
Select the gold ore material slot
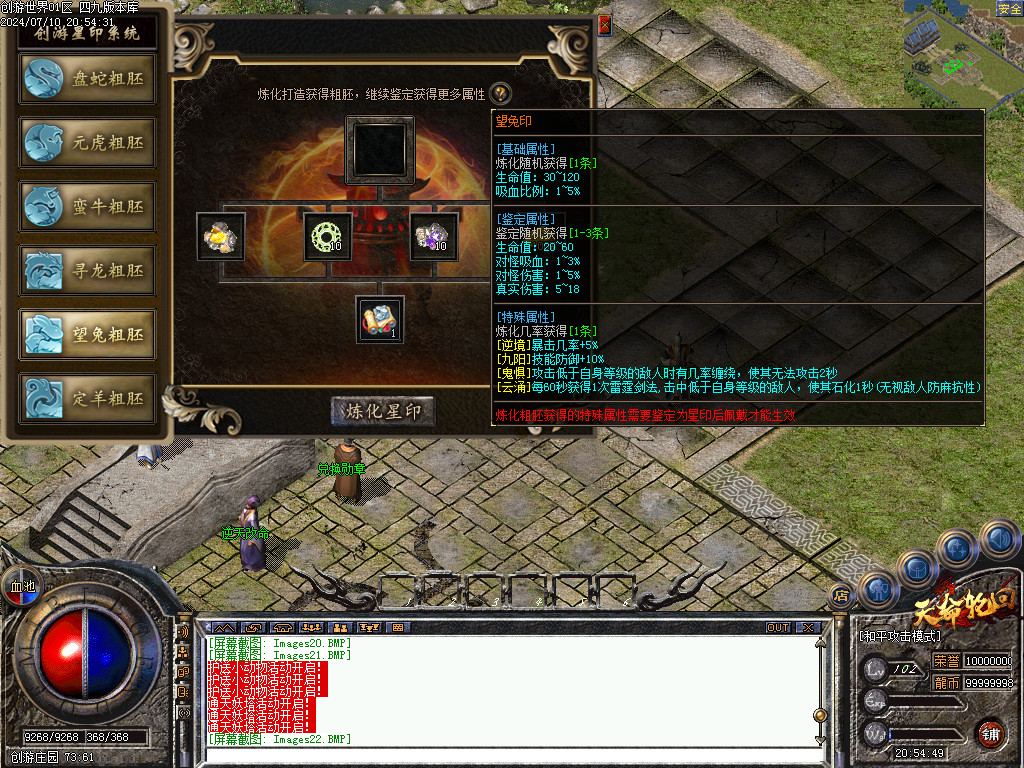point(221,236)
